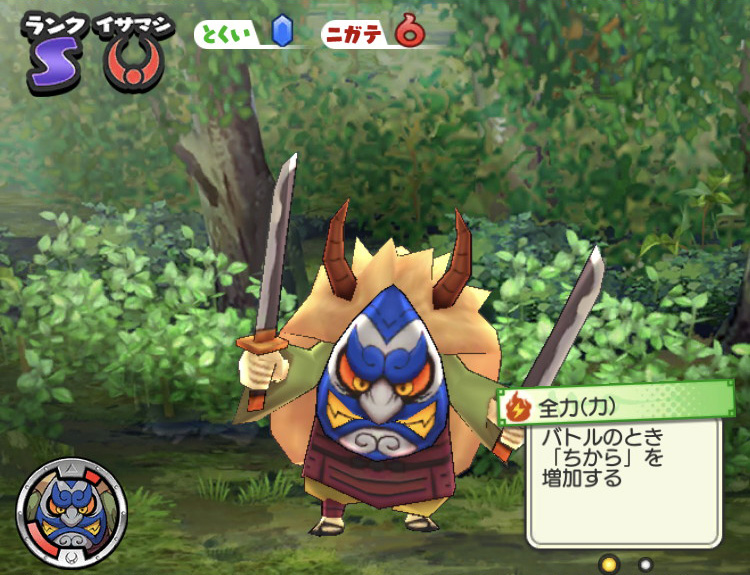Tap the red fire weakness icon
The image size is (750, 575).
408,33
